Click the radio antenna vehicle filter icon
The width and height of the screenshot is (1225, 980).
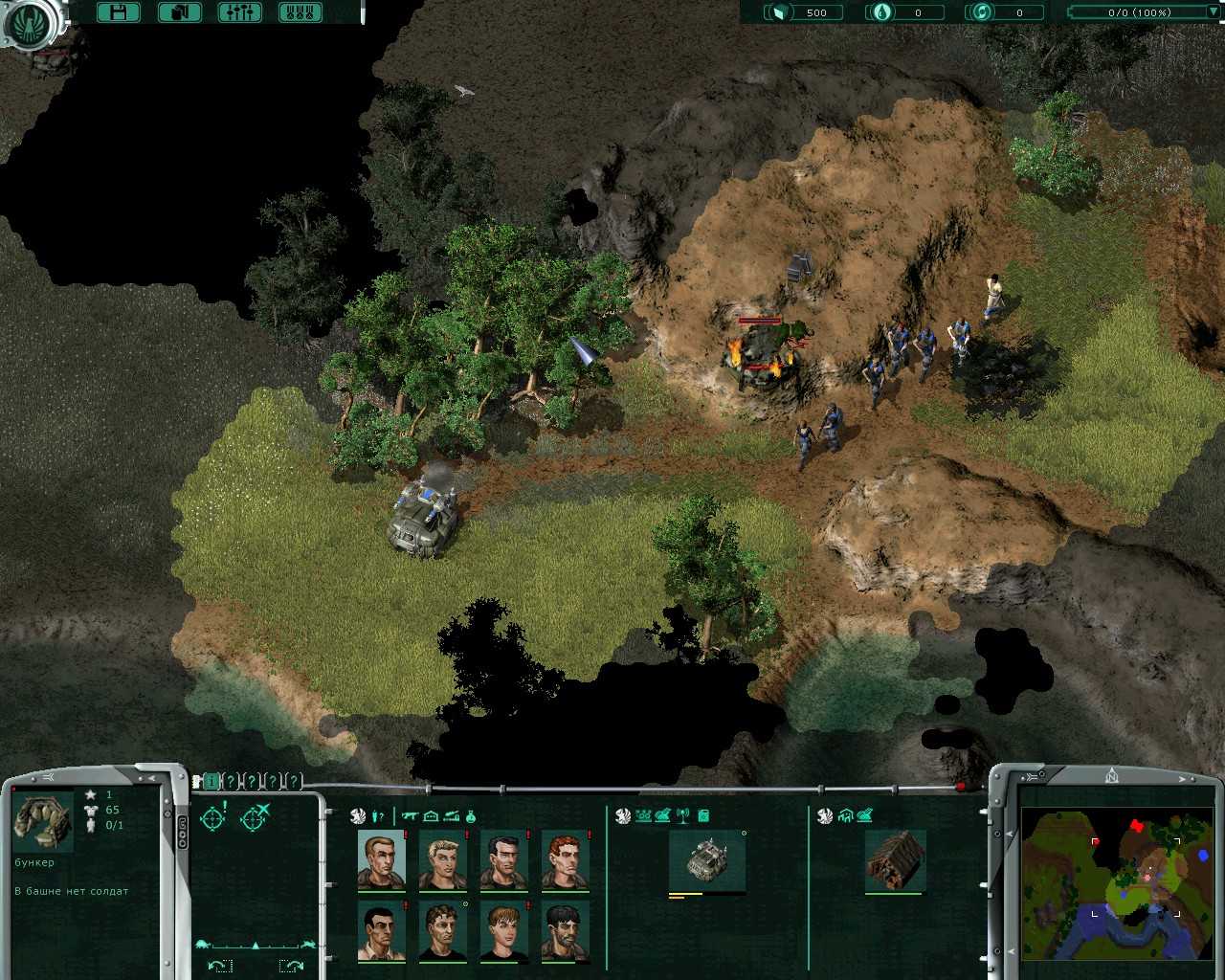click(683, 816)
